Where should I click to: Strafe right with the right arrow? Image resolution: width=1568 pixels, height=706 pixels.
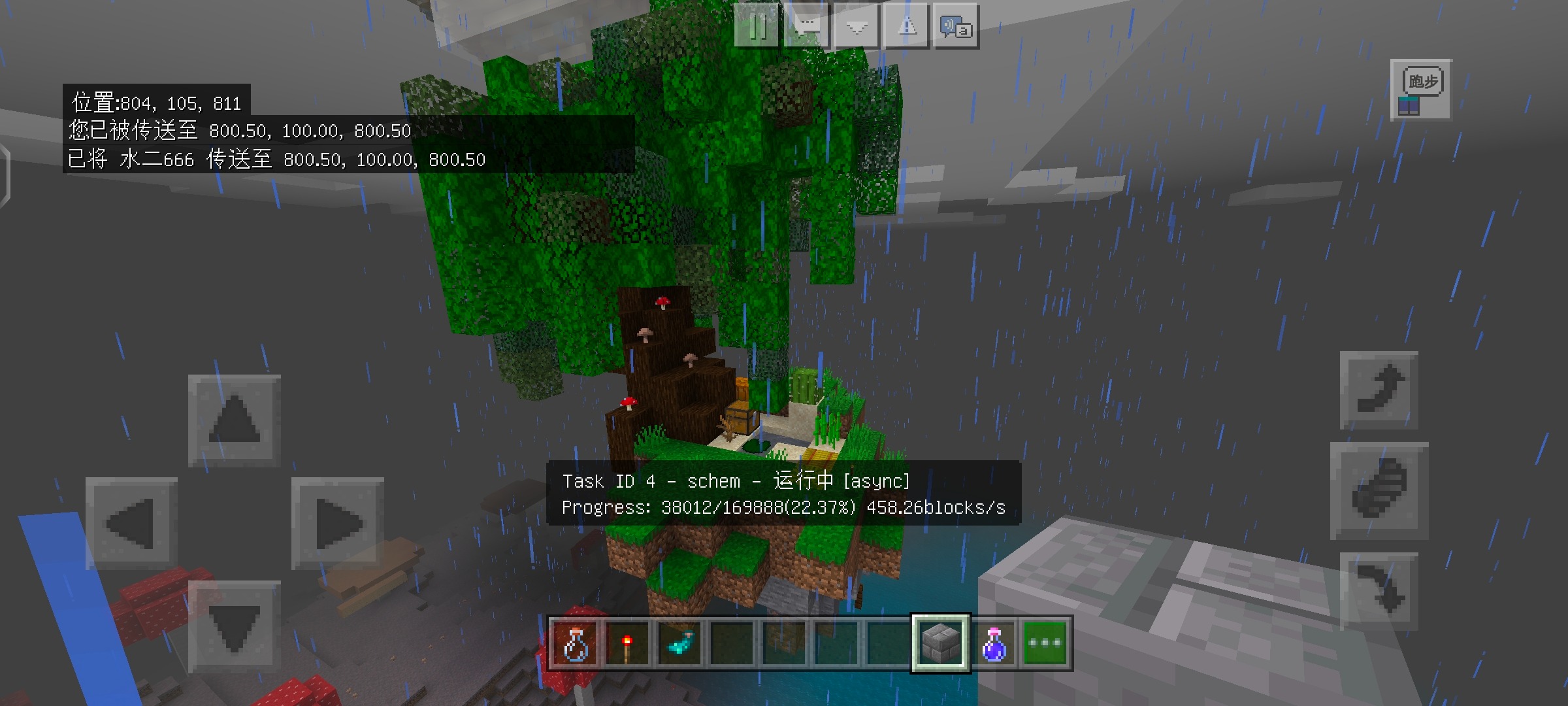[337, 523]
